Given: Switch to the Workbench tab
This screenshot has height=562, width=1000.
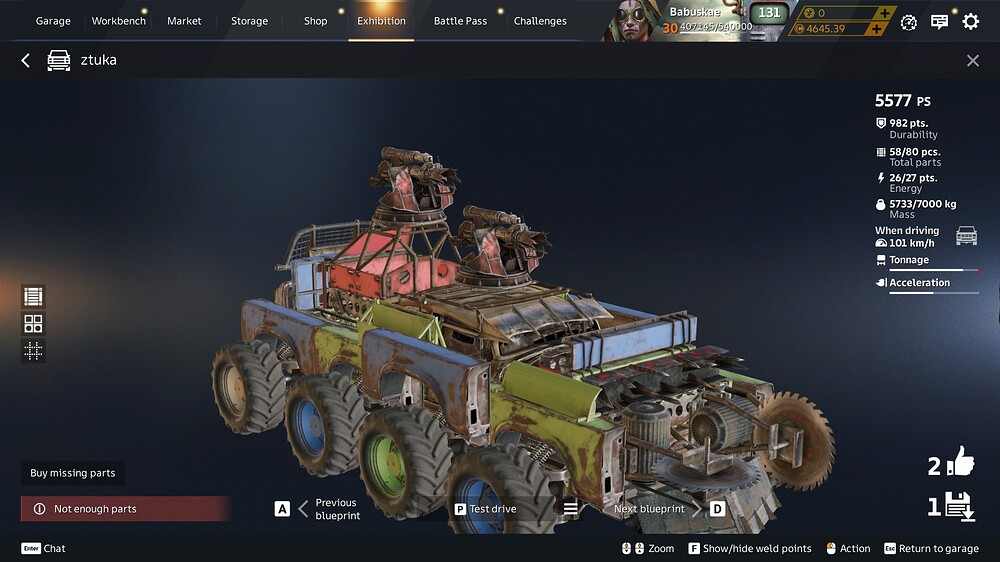Looking at the screenshot, I should 118,21.
